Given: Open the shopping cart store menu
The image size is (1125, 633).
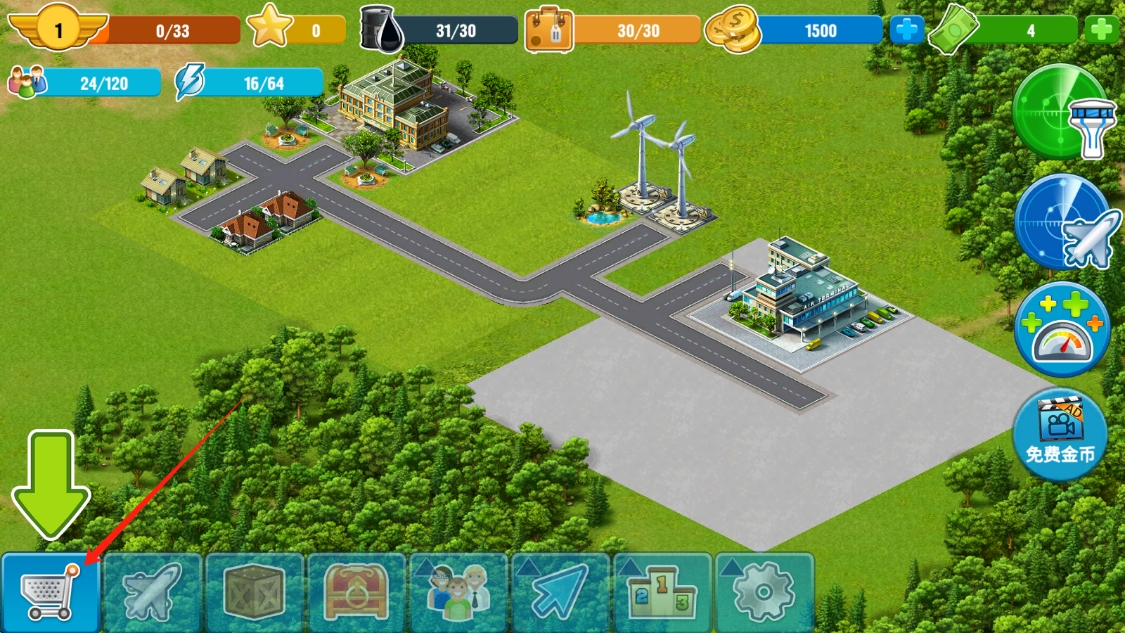Looking at the screenshot, I should [50, 593].
